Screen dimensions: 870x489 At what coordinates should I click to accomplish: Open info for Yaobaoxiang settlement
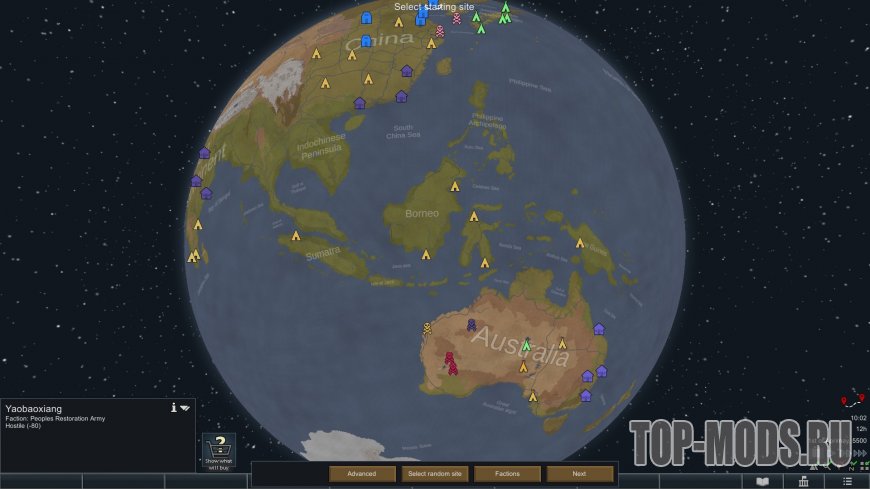pos(174,407)
